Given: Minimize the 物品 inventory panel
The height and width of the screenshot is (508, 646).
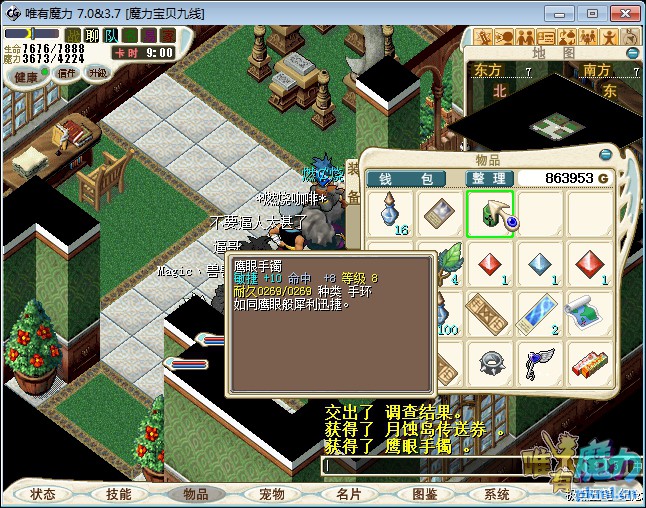Looking at the screenshot, I should [605, 155].
